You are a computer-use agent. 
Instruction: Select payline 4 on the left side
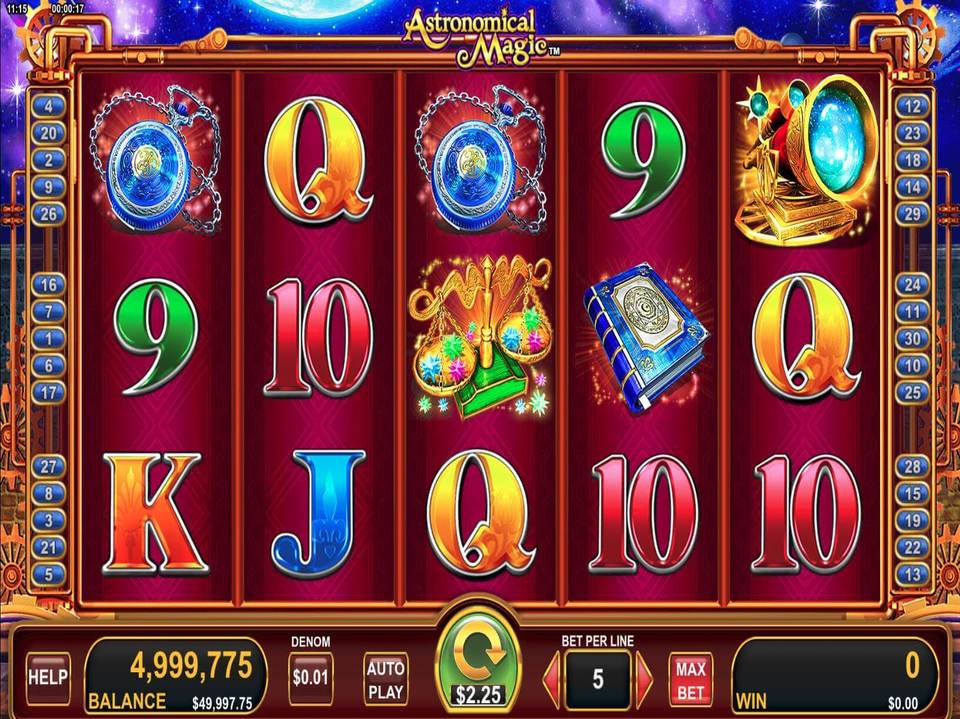(48, 105)
